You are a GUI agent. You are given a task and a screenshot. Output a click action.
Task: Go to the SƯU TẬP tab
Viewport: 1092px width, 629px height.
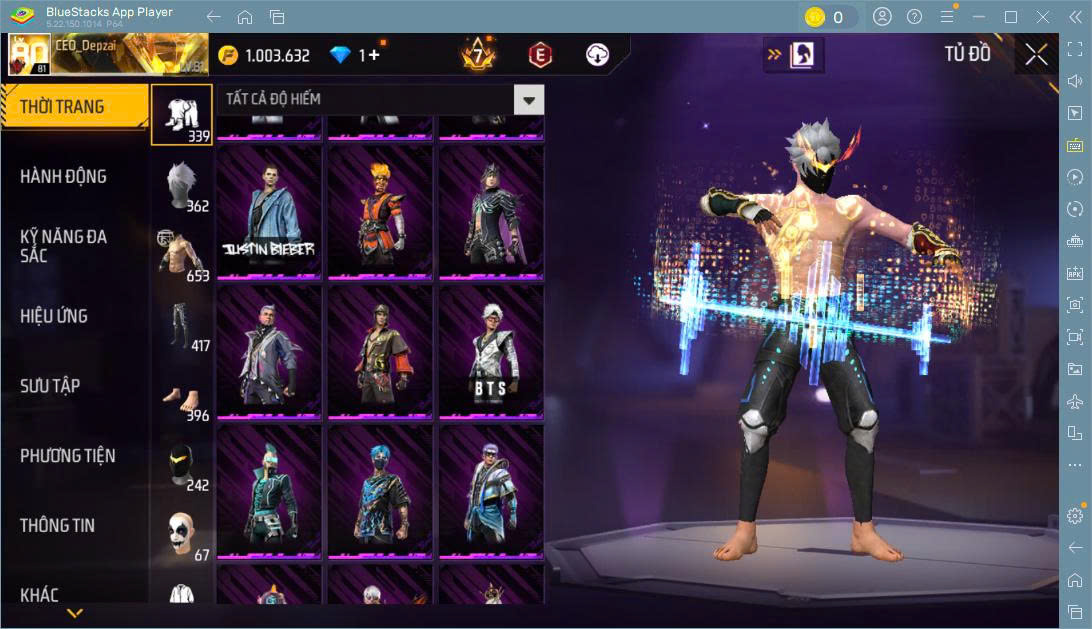click(x=50, y=386)
